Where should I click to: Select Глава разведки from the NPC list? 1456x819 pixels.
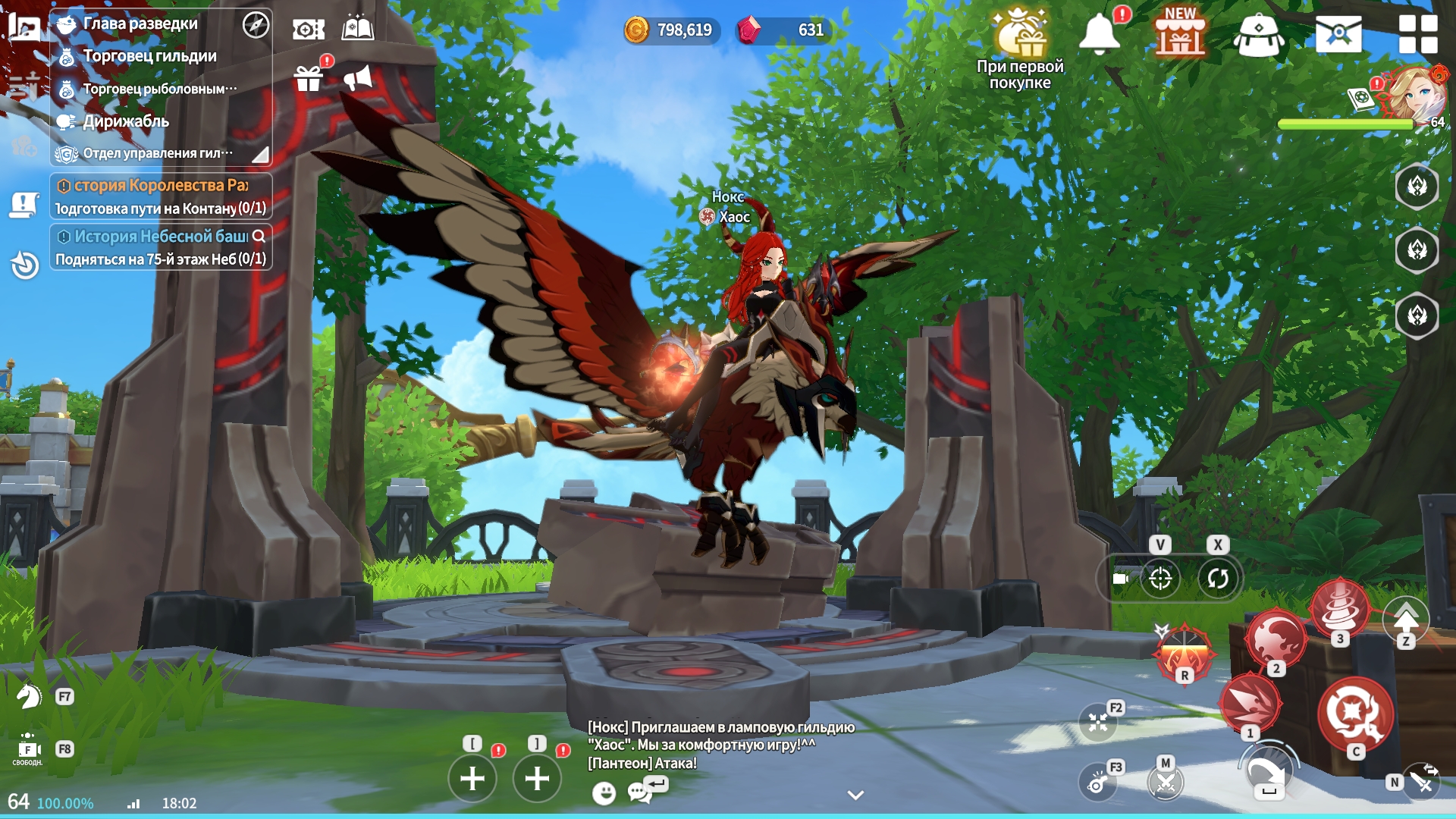click(x=140, y=24)
